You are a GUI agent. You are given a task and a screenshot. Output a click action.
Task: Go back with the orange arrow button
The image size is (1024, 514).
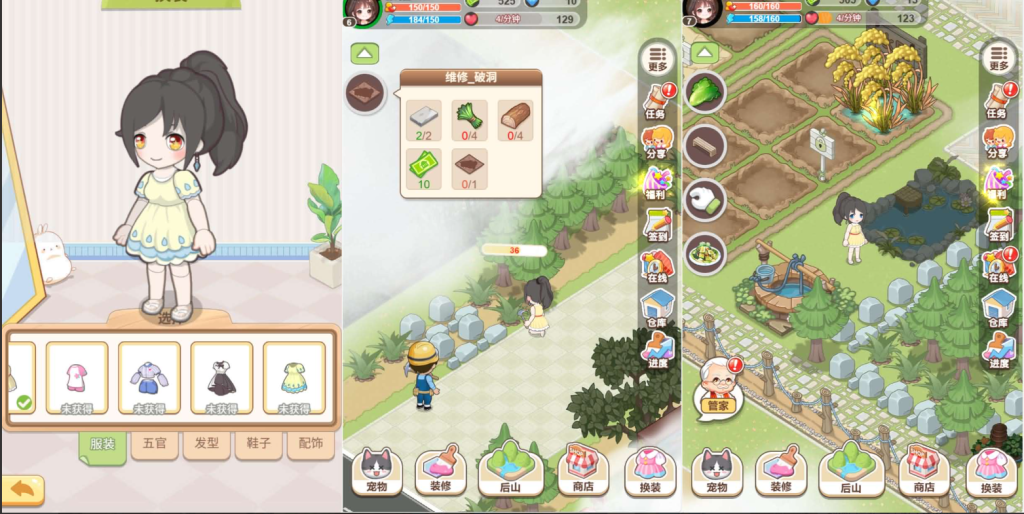(23, 488)
